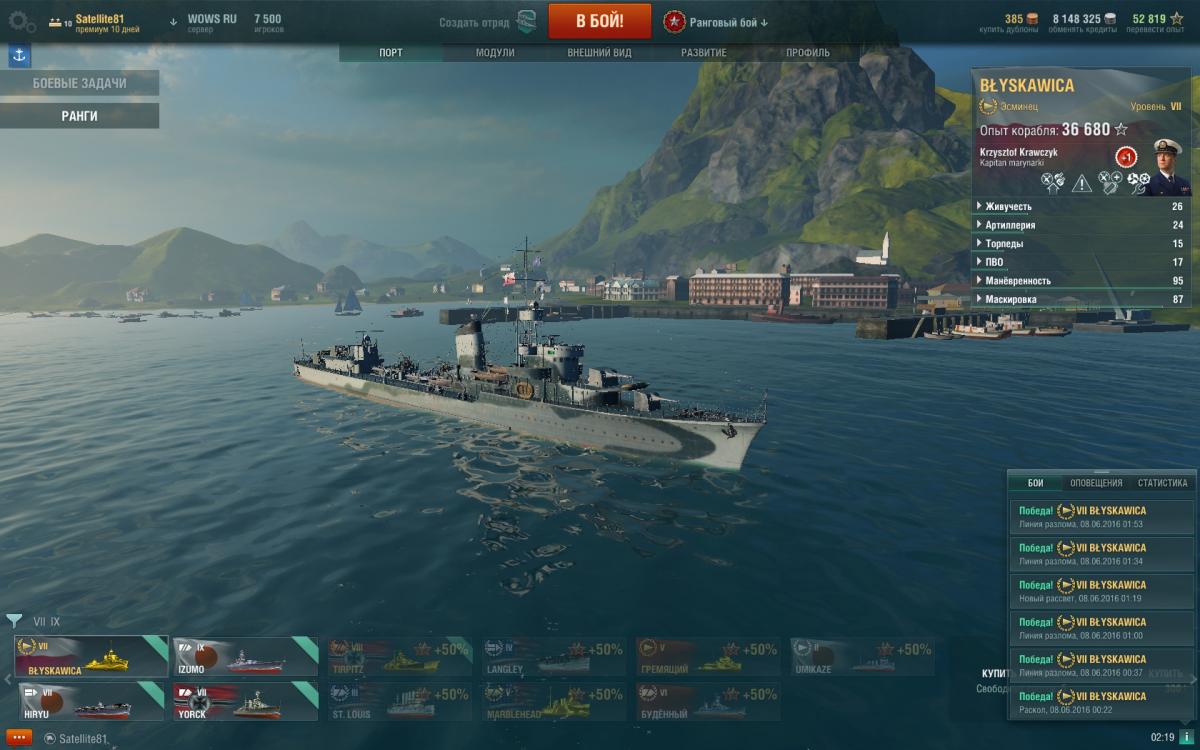Image resolution: width=1200 pixels, height=750 pixels.
Task: Open the СТАТИСТИКА tab
Action: (1162, 483)
